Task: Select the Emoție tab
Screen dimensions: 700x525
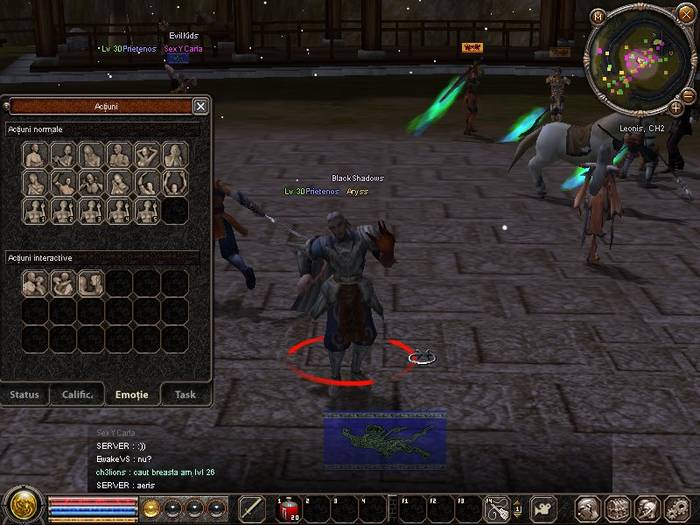Action: click(132, 394)
